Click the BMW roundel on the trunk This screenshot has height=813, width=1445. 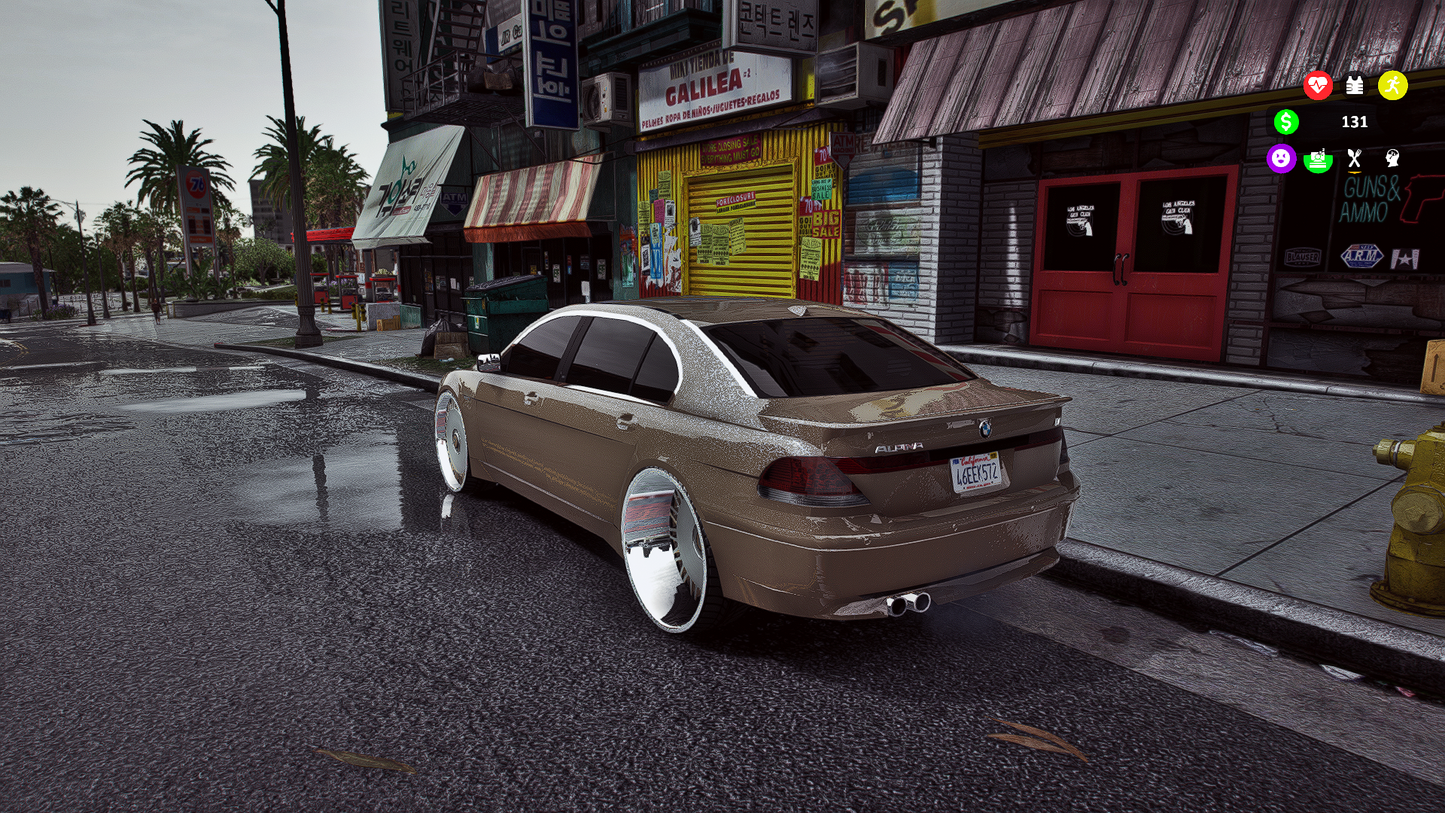click(983, 430)
